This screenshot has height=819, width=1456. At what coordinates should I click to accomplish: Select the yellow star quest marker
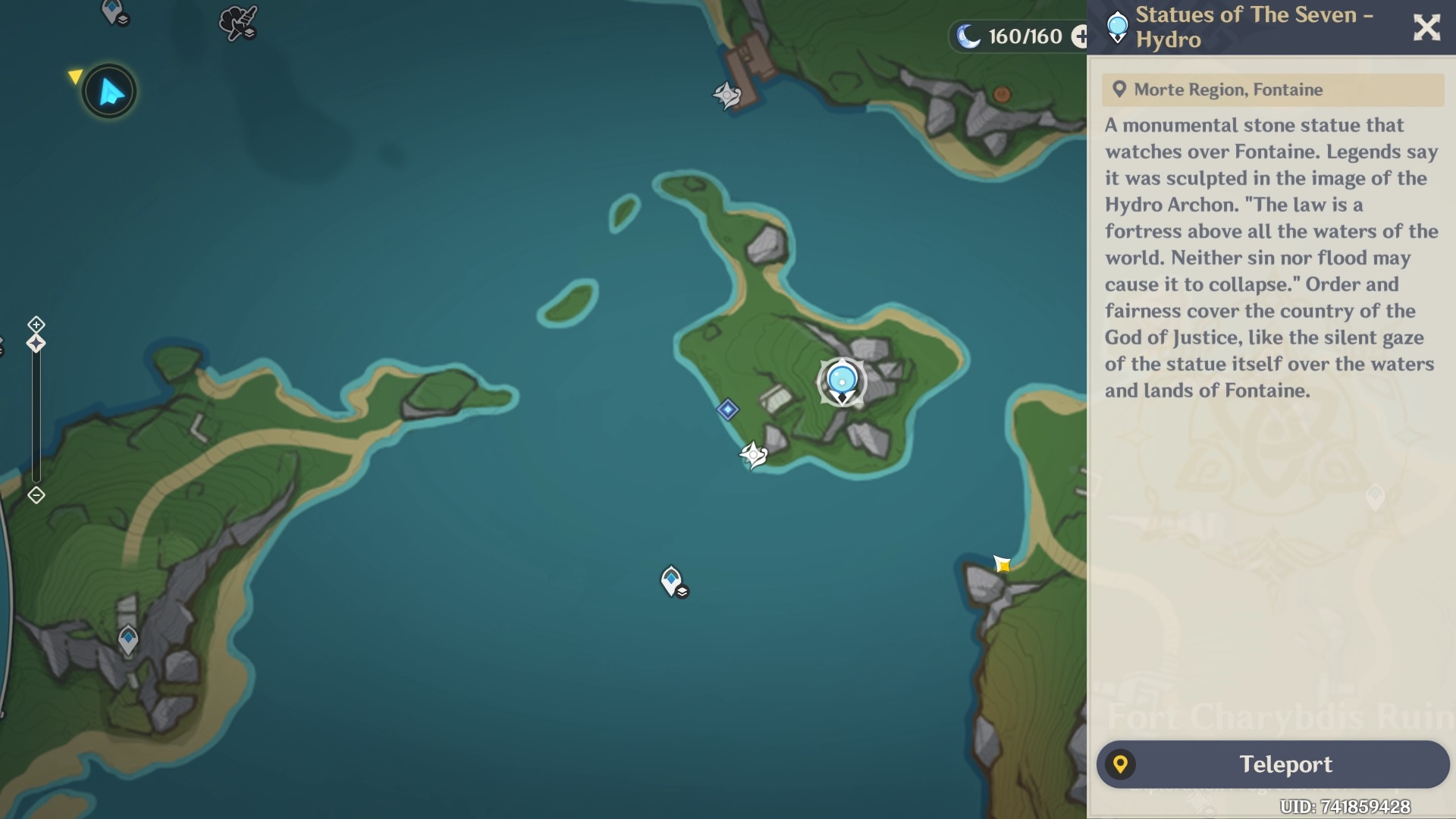coord(1003,564)
